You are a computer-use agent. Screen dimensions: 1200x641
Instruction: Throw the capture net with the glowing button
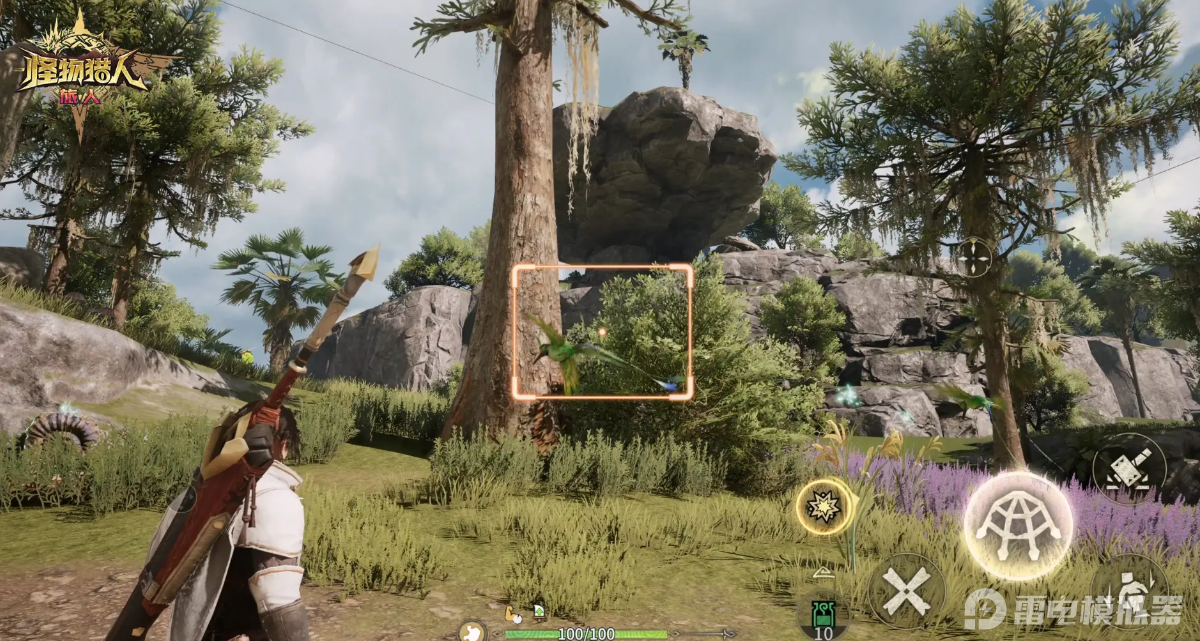[x=1017, y=524]
